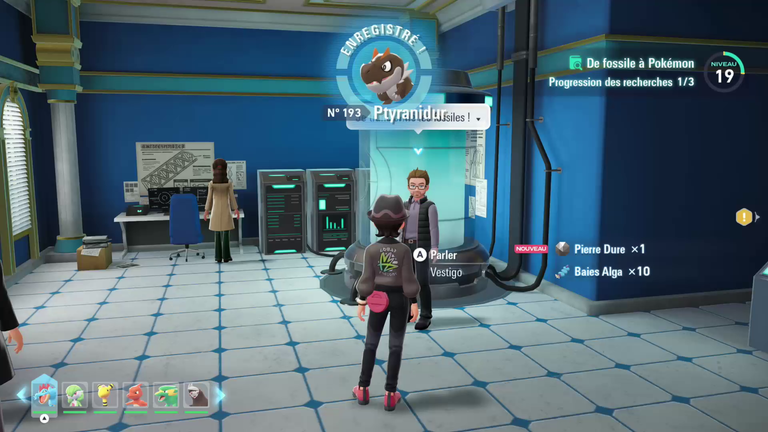This screenshot has height=432, width=768.
Task: Open the "De fossile à Pokémon" research tracker
Action: point(630,63)
